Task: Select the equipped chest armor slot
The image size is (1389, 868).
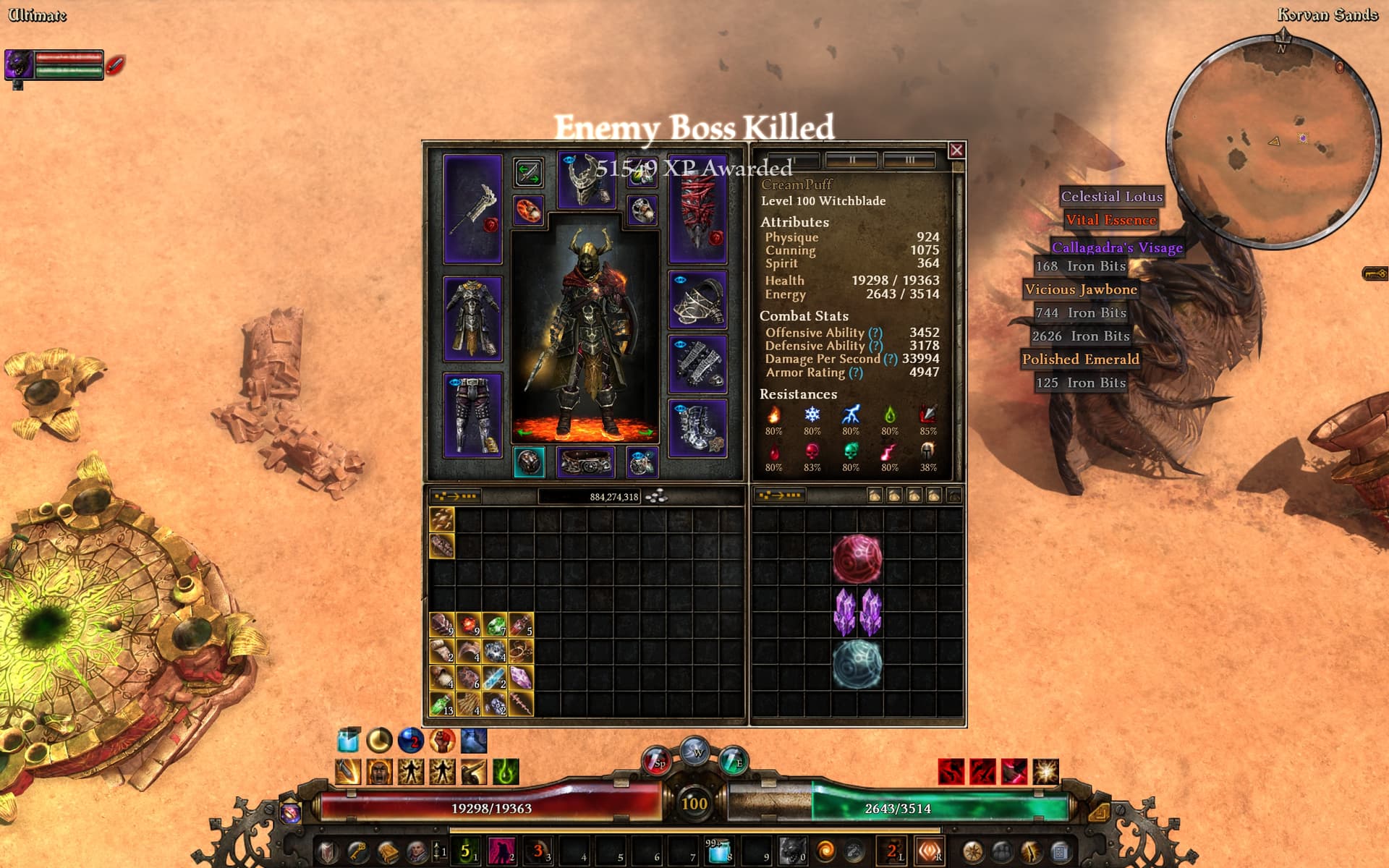Action: pyautogui.click(x=472, y=318)
